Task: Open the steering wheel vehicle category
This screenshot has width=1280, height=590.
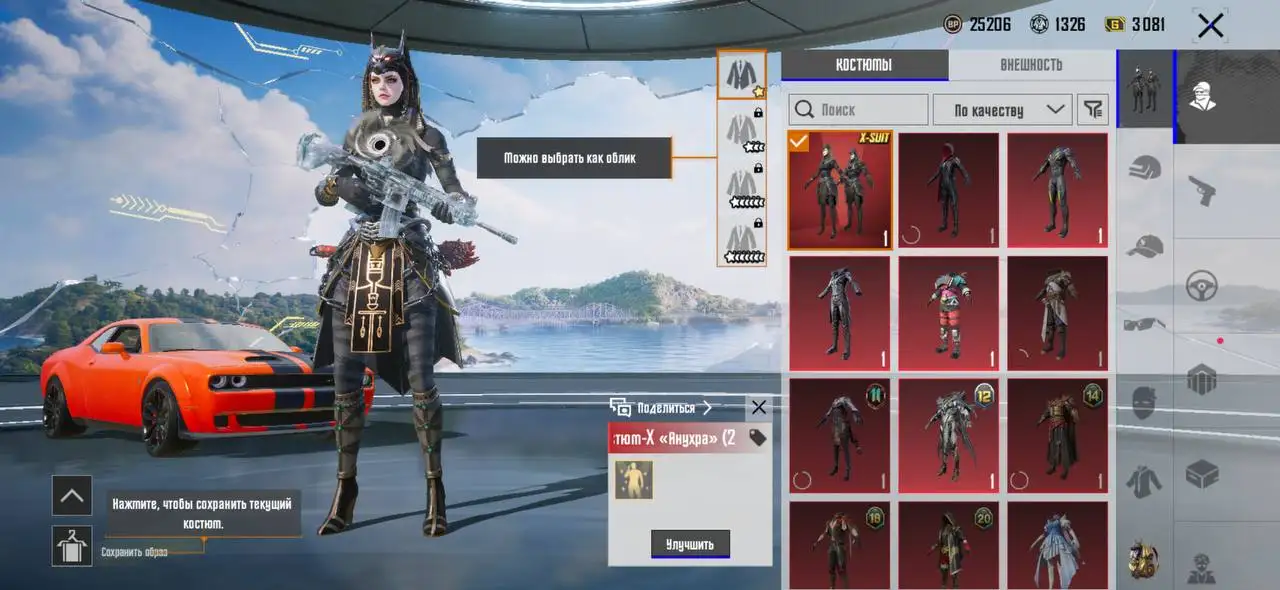Action: click(x=1201, y=285)
